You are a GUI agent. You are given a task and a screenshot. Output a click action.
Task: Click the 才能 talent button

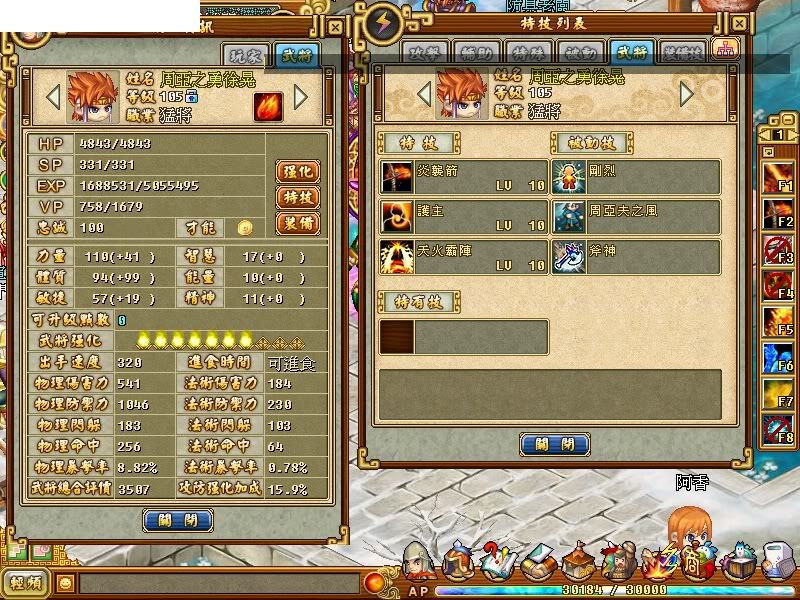pyautogui.click(x=244, y=229)
